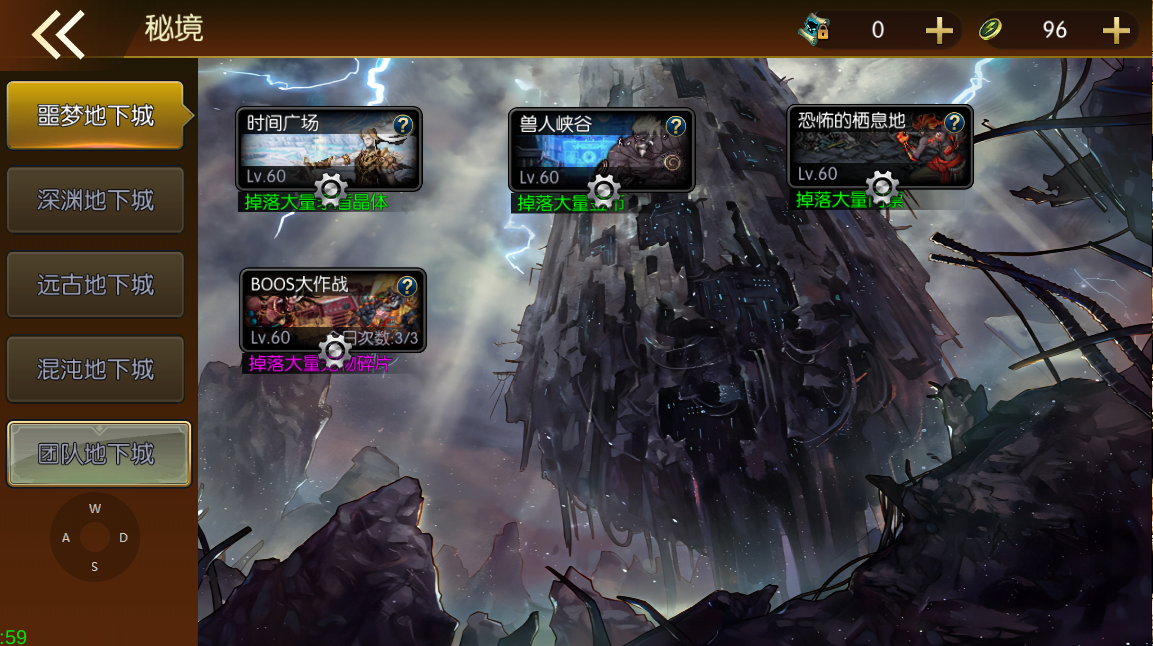Screen dimensions: 1153x646
Task: Go back with the double-arrow button
Action: tap(58, 33)
